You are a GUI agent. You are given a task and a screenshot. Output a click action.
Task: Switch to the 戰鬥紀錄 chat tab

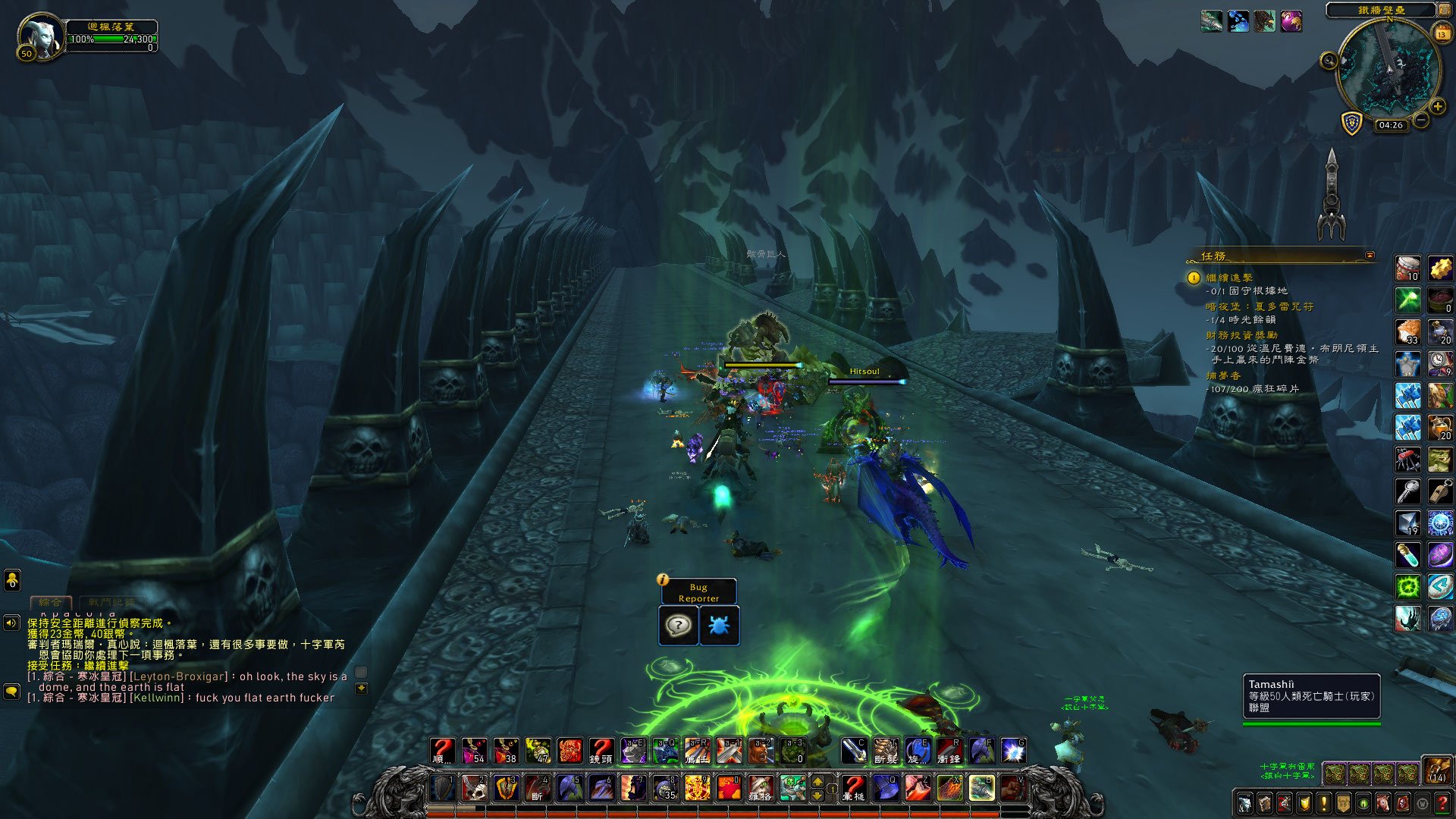(x=111, y=602)
